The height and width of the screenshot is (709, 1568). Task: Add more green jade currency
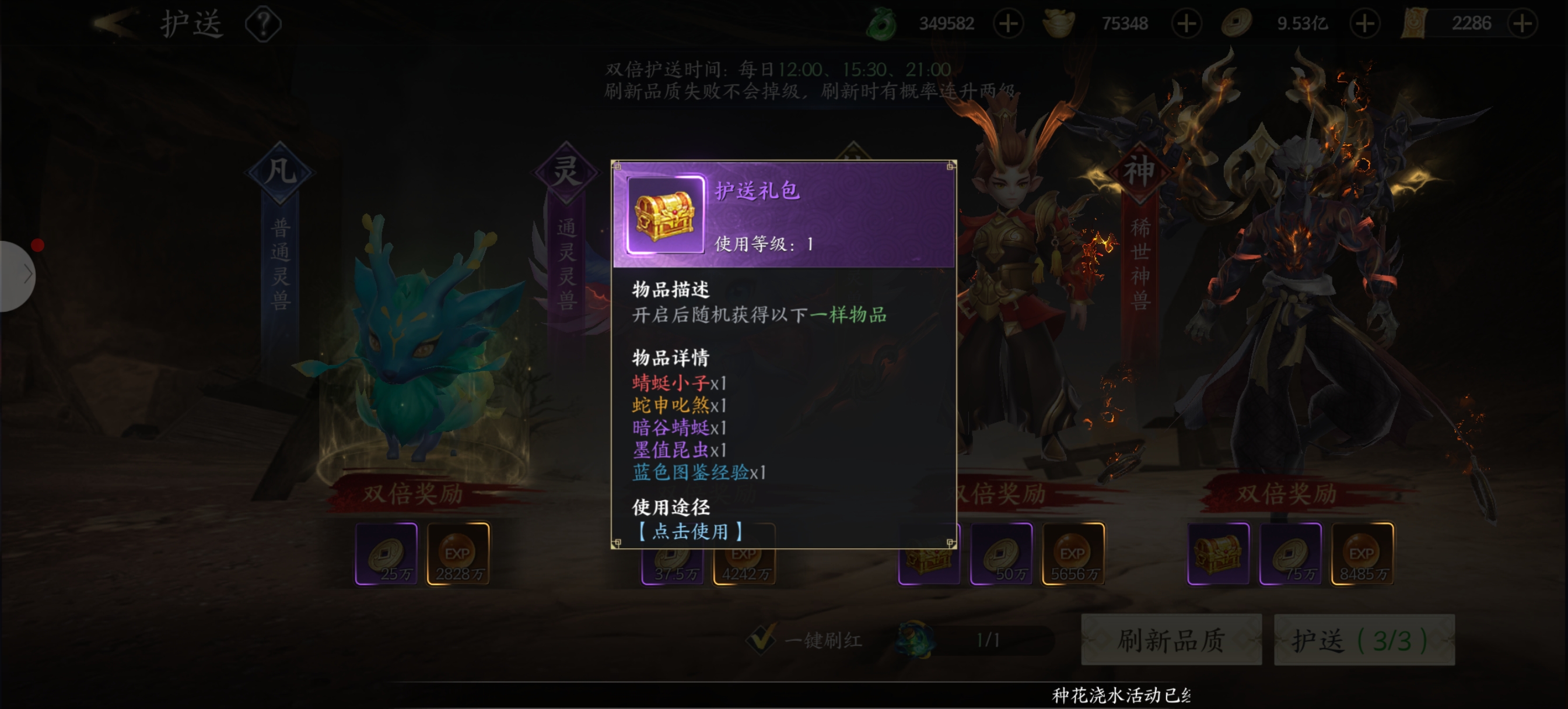coord(1008,24)
